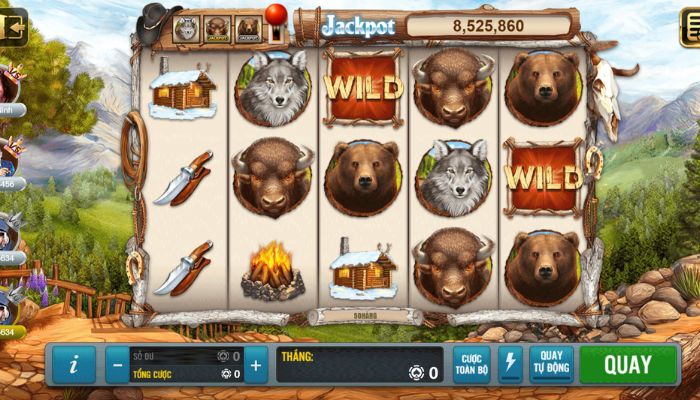Open the info paytable button
Screen dimensions: 700x400
click(75, 365)
